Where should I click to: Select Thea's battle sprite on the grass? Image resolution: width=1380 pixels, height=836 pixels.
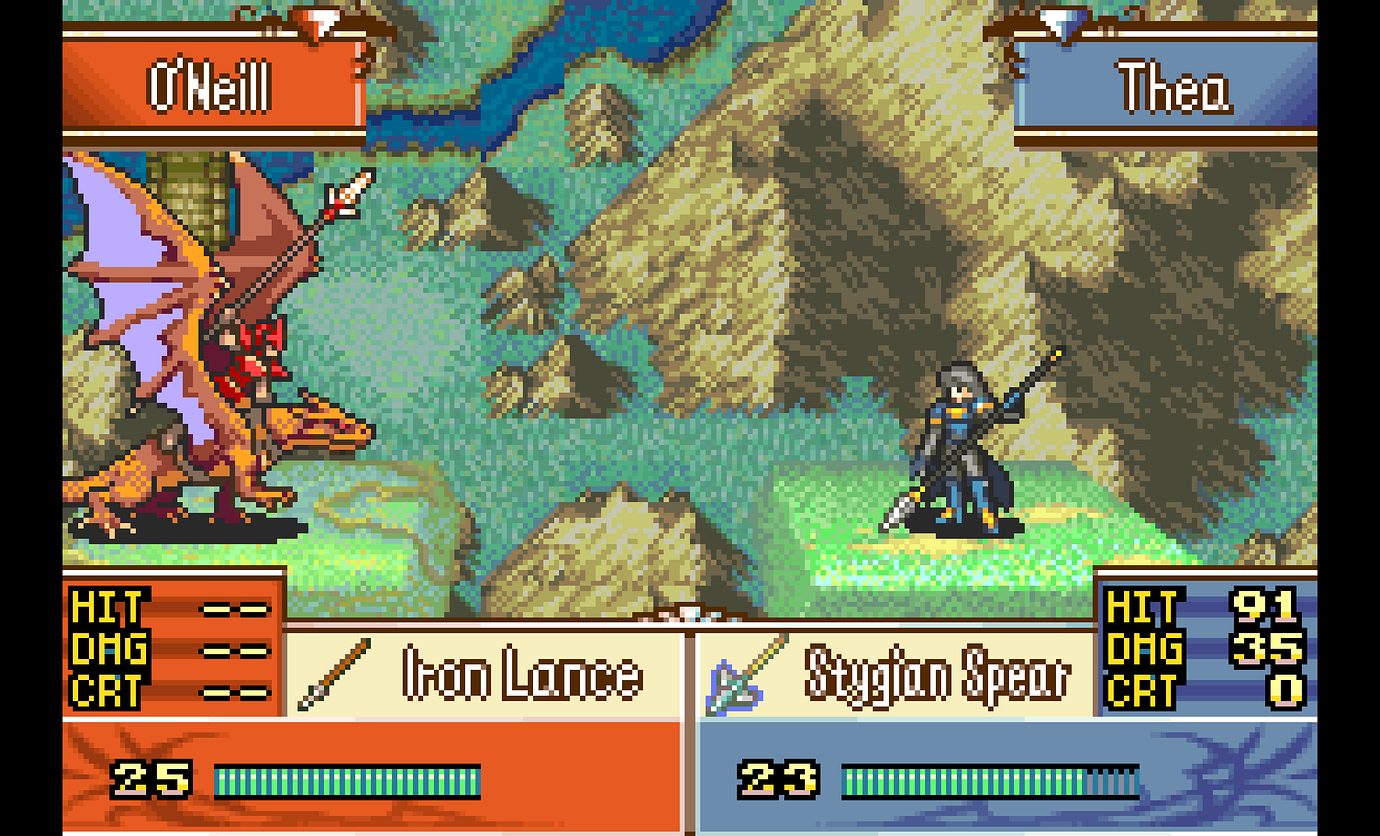point(960,450)
